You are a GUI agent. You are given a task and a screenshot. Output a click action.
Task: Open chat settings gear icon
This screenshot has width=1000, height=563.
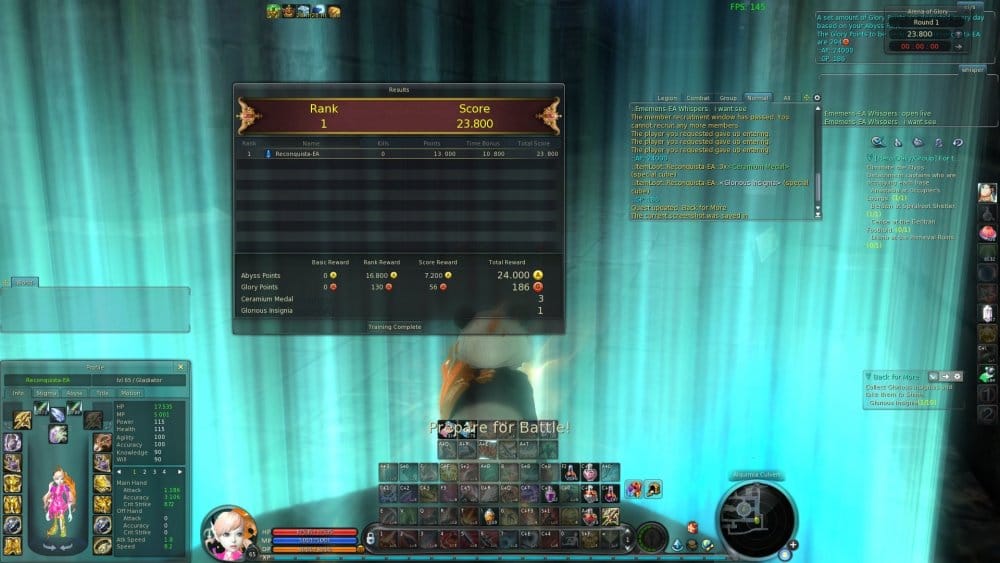coord(816,98)
